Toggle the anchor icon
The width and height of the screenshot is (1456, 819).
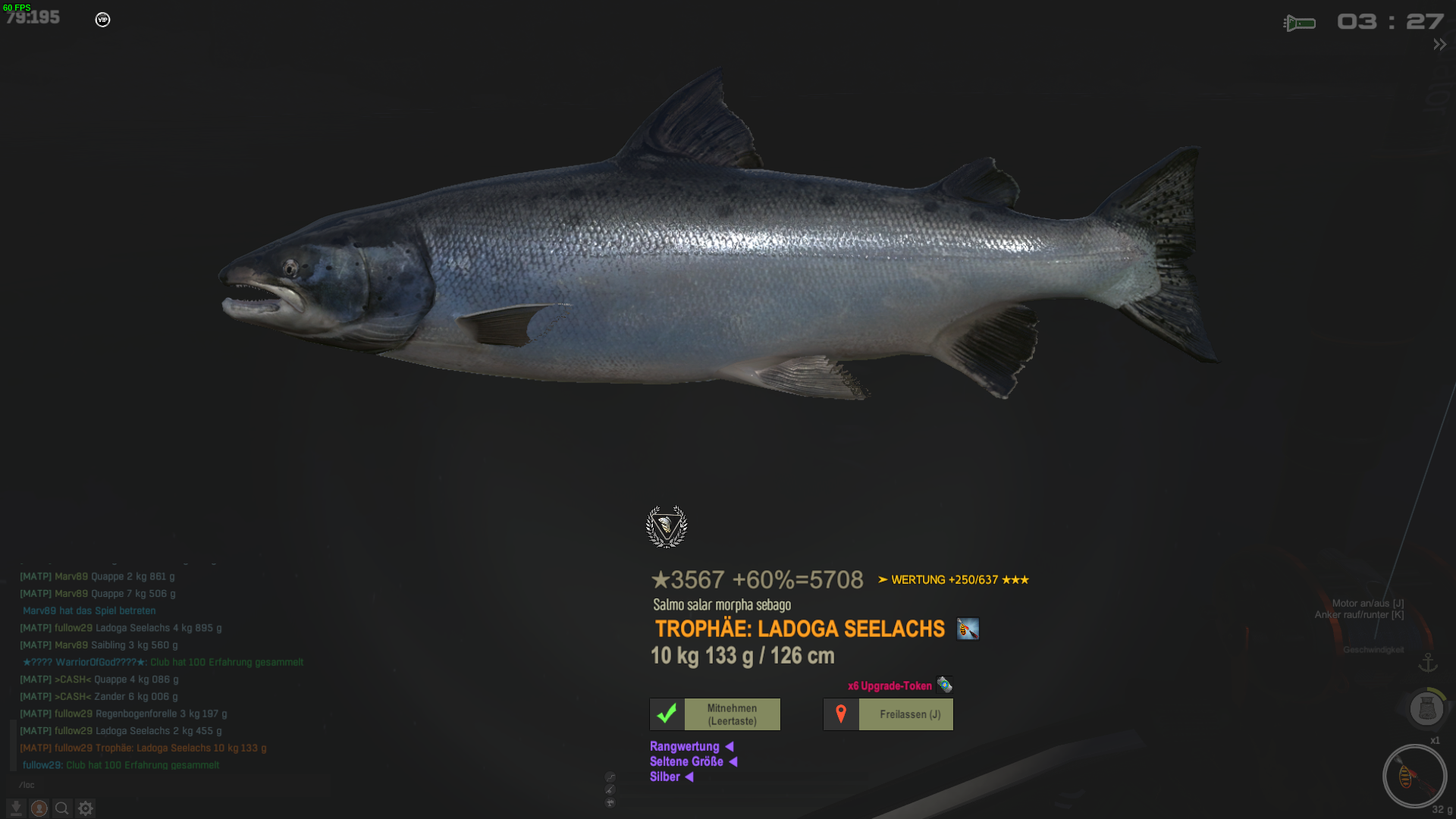pyautogui.click(x=1428, y=663)
